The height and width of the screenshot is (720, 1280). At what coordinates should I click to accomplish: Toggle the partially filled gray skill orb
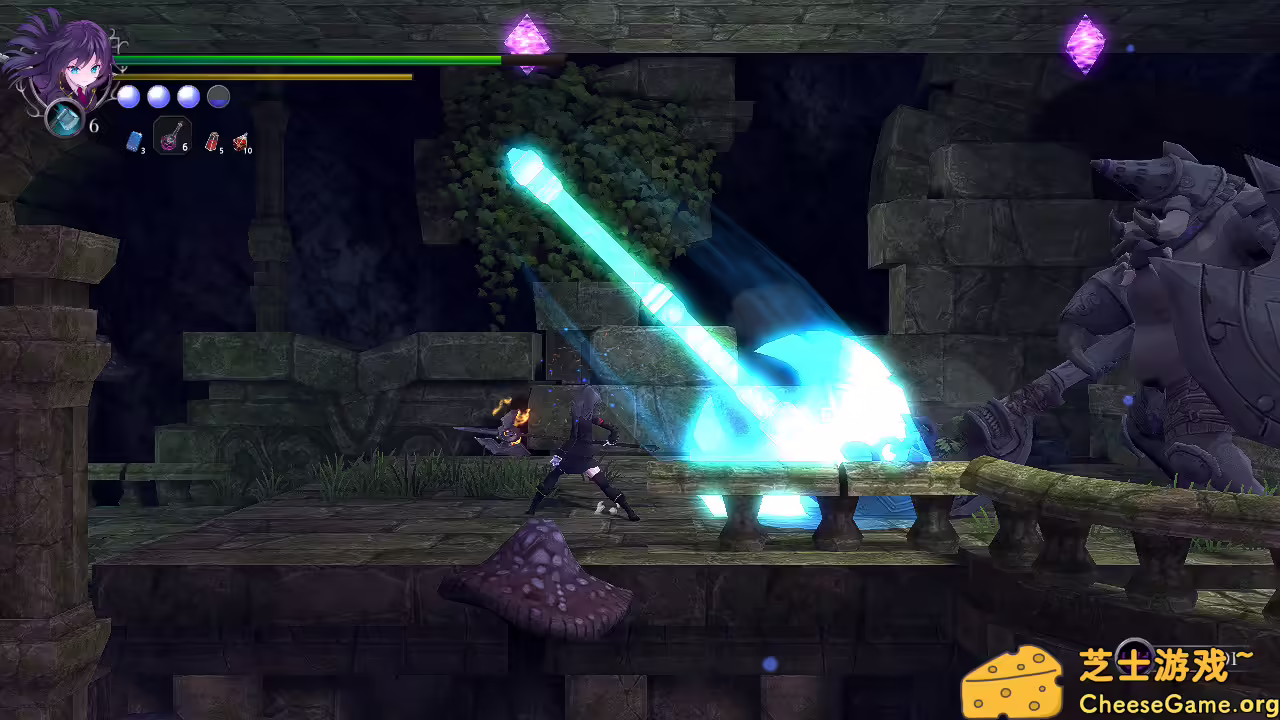(217, 96)
